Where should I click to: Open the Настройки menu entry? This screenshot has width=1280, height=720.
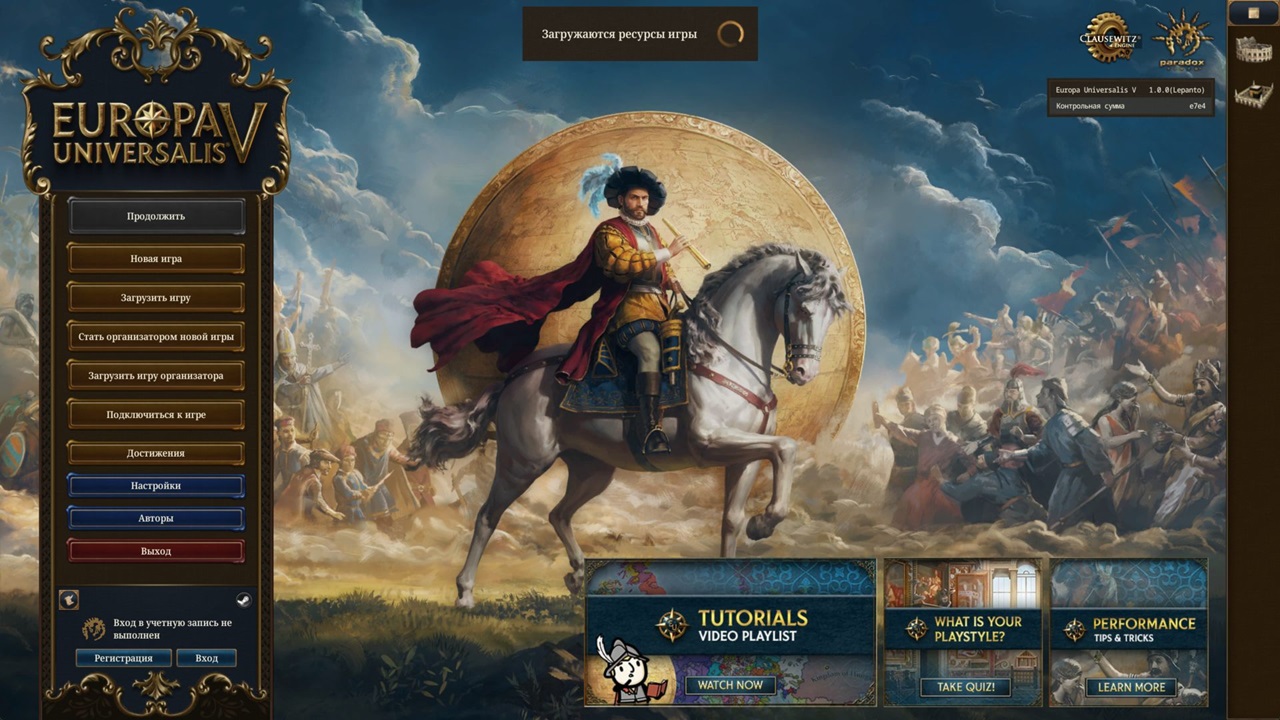[x=154, y=485]
